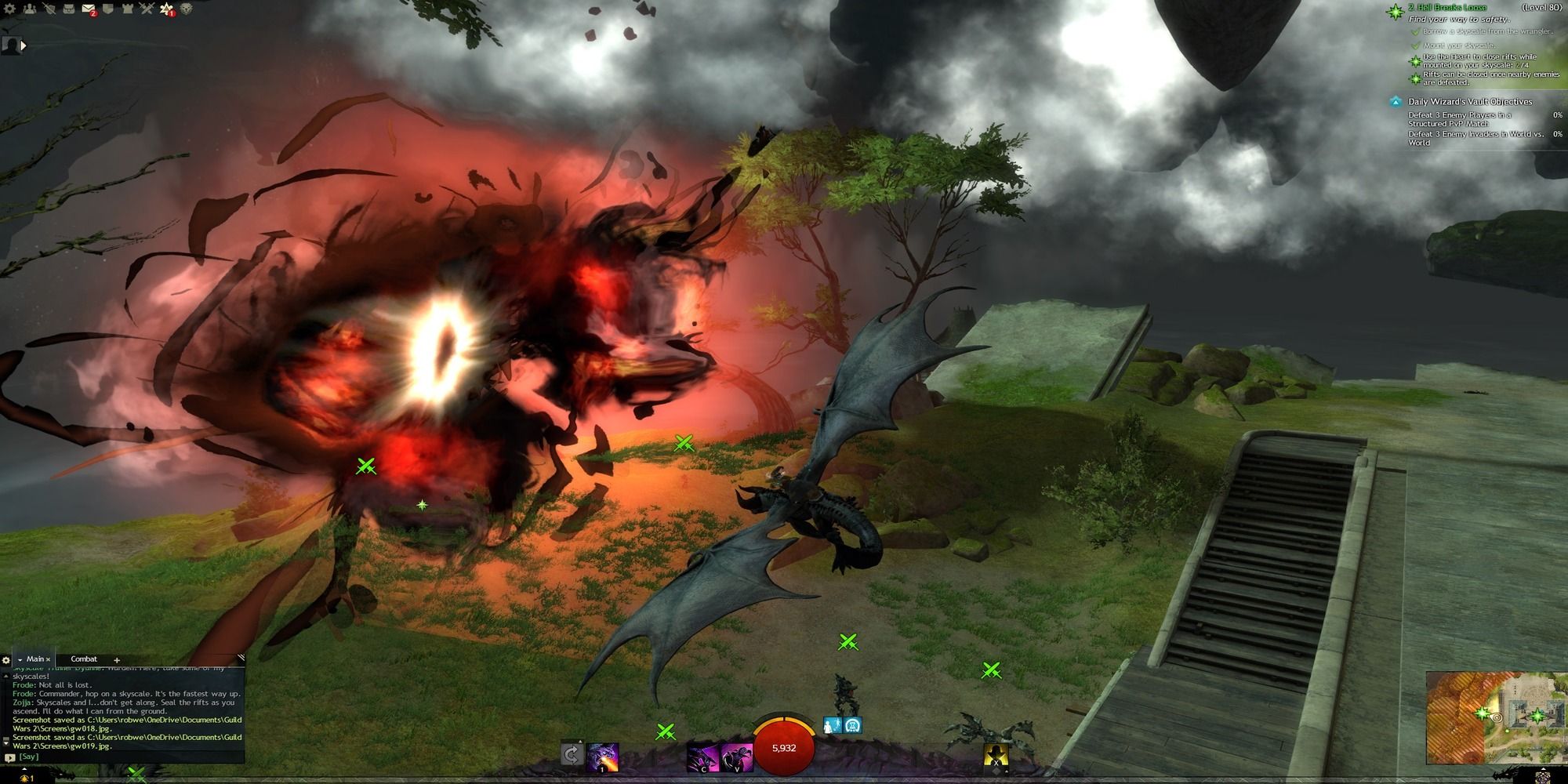Switch to the Combat chat tab

coord(84,659)
